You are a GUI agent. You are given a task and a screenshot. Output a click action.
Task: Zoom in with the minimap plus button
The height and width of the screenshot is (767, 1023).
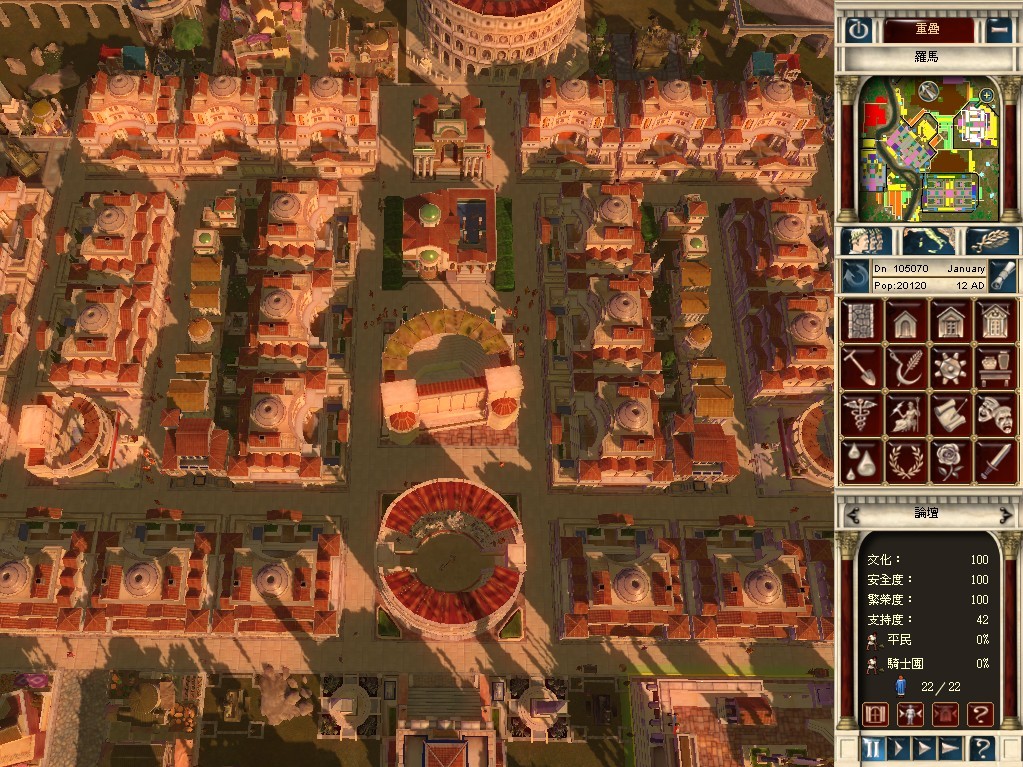[987, 96]
